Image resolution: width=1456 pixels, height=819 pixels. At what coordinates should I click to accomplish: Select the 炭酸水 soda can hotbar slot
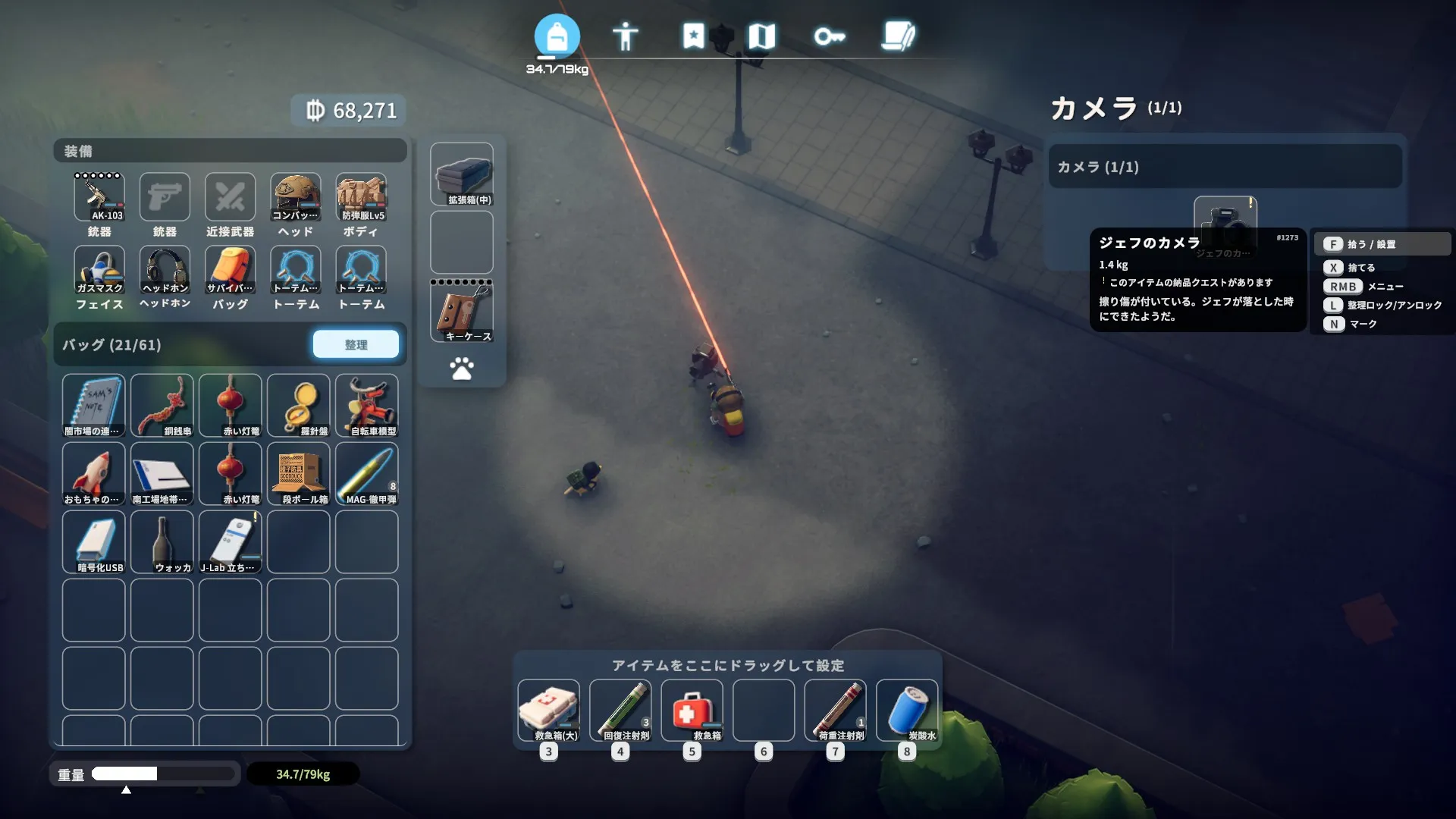pyautogui.click(x=907, y=711)
